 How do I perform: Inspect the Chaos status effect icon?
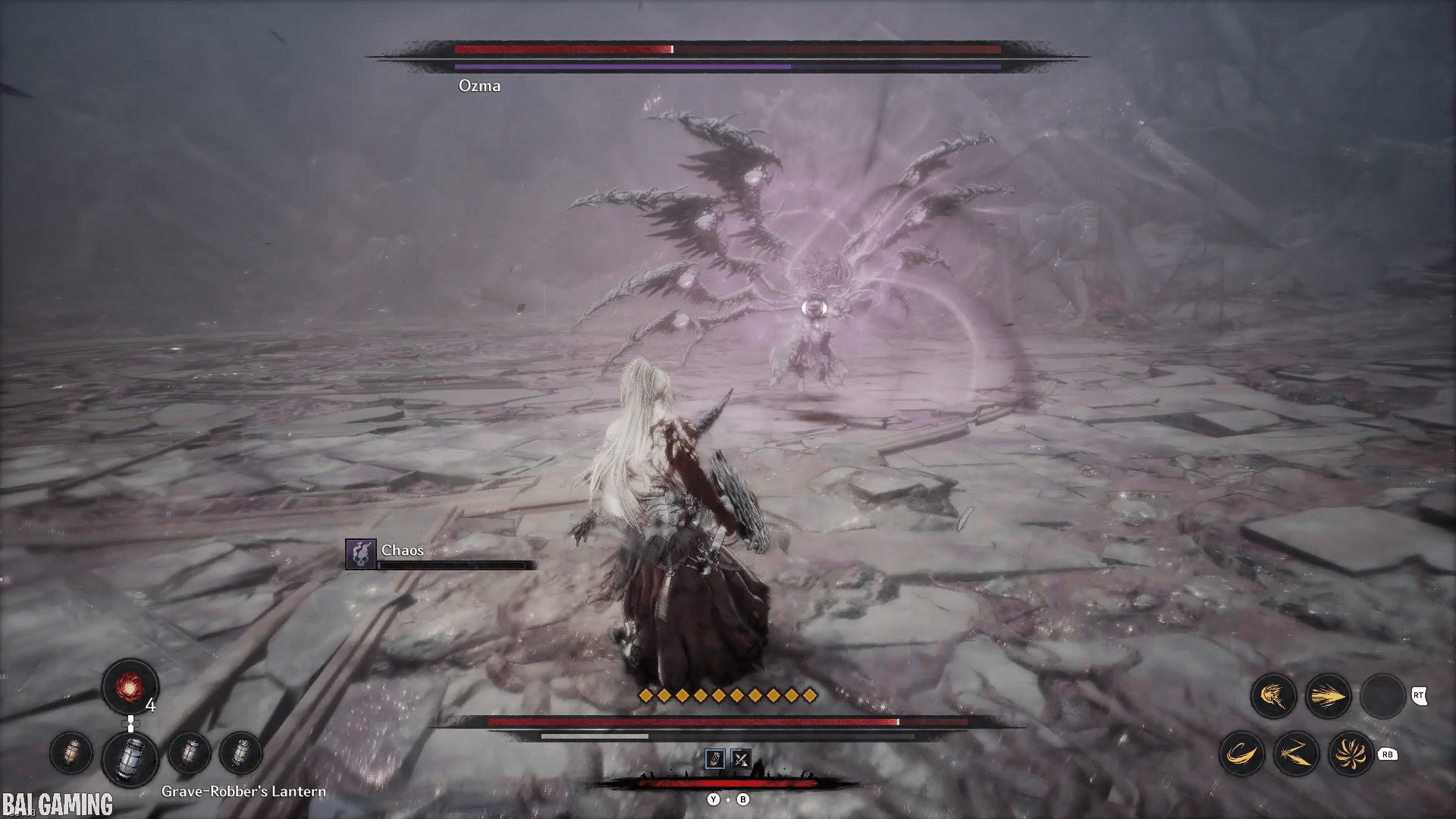tap(360, 554)
